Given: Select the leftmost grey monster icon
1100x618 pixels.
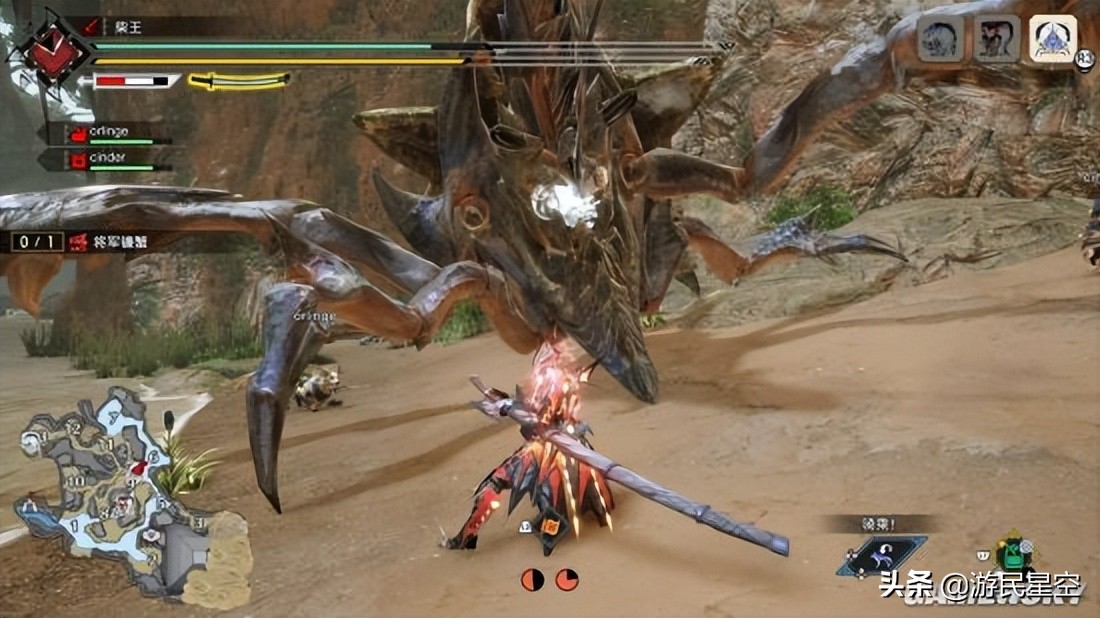Looking at the screenshot, I should [941, 39].
